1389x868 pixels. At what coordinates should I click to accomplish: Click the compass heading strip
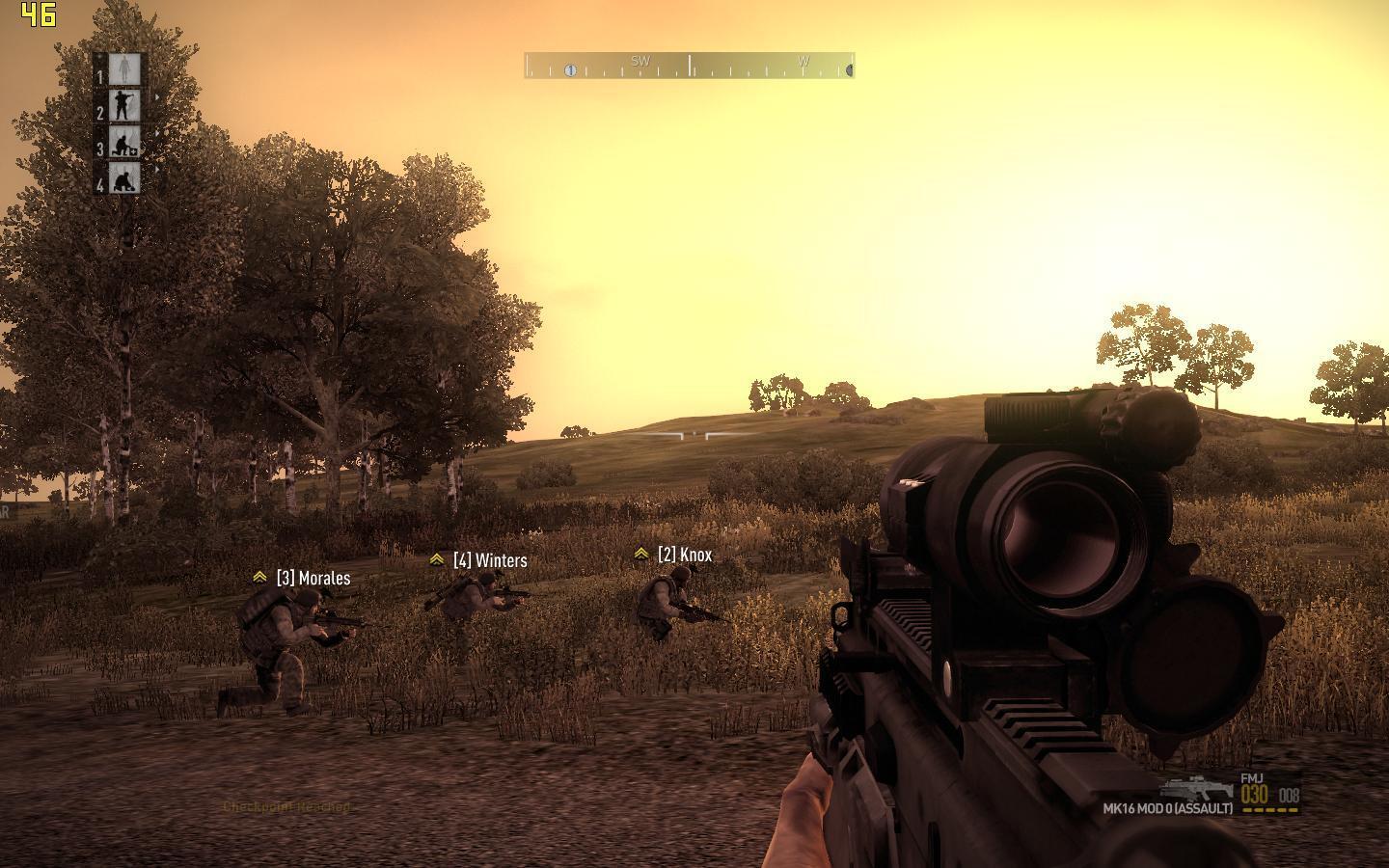tap(689, 66)
